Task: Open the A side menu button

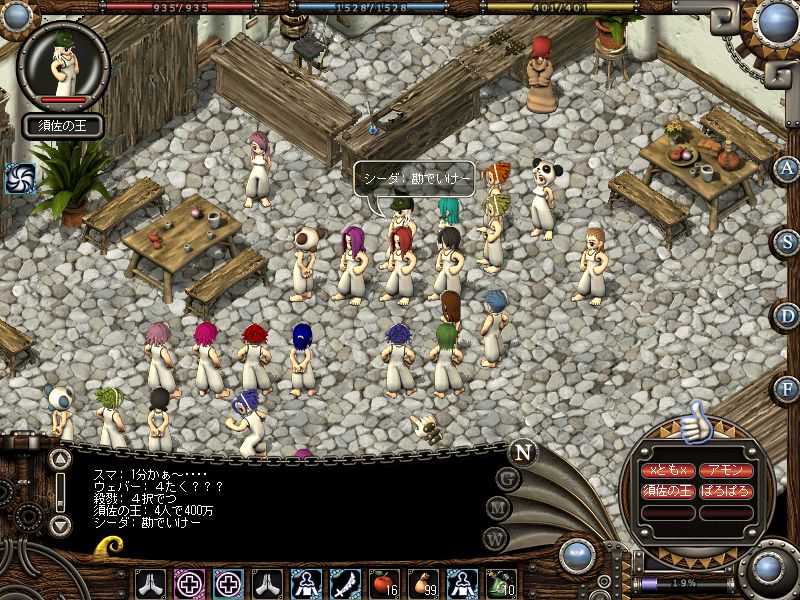Action: tap(788, 168)
